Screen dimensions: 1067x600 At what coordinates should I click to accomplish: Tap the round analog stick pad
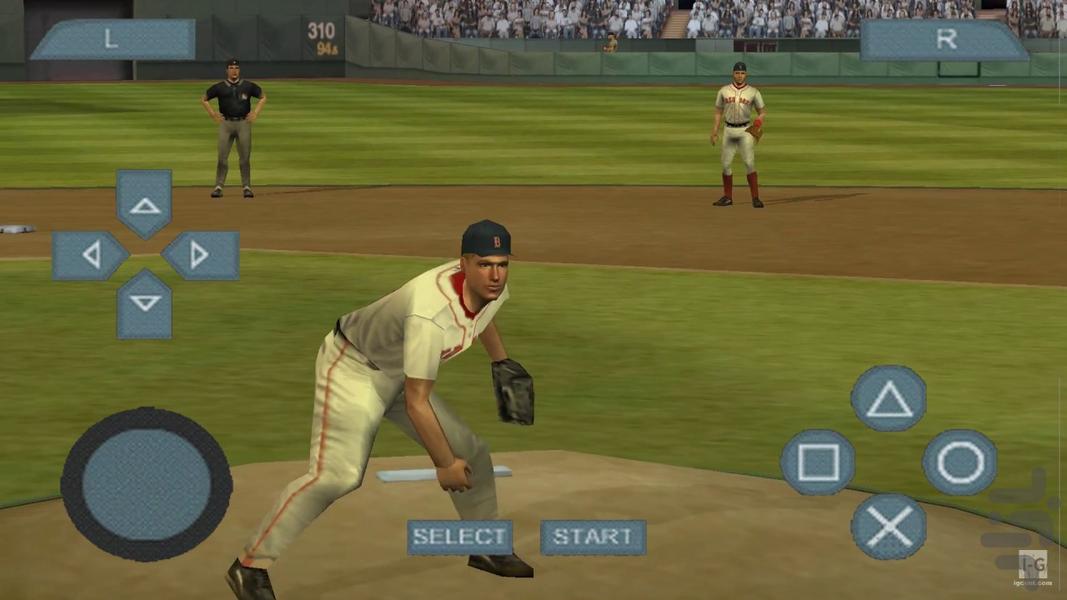click(x=146, y=484)
